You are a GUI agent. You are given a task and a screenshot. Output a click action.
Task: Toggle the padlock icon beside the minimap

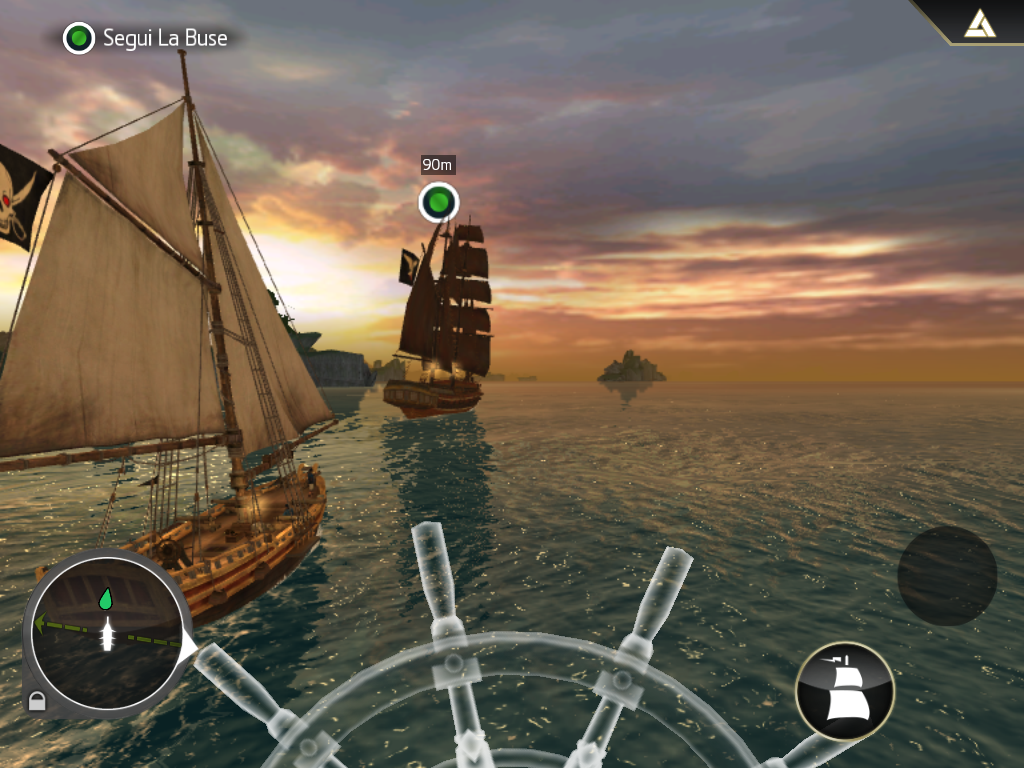coord(37,702)
